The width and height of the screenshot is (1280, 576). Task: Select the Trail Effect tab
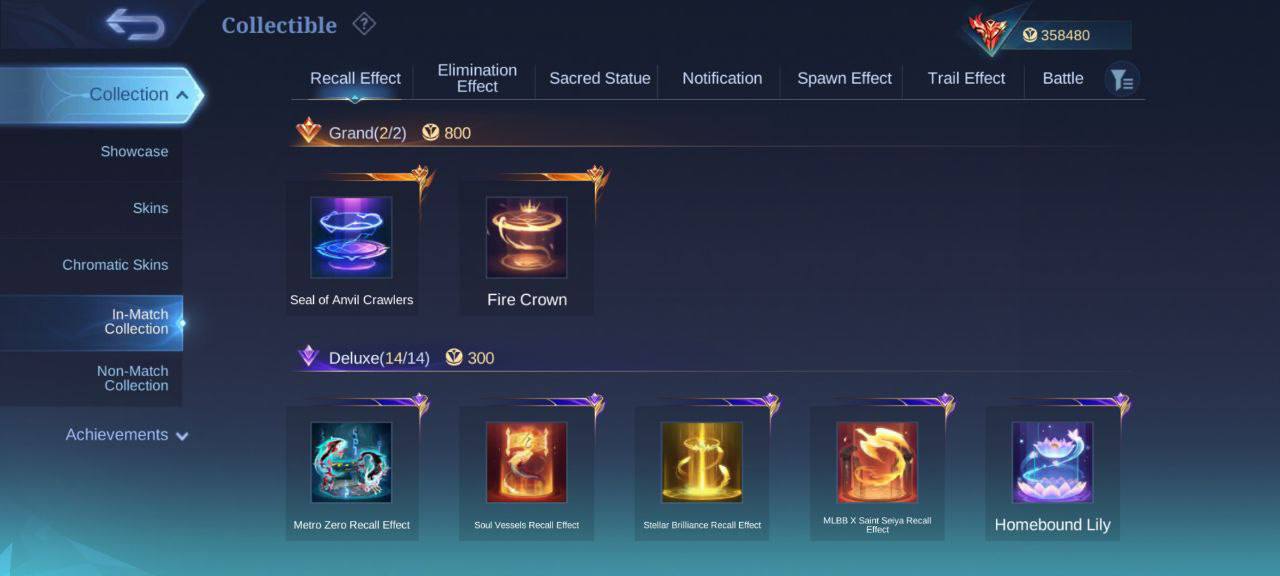pyautogui.click(x=966, y=78)
